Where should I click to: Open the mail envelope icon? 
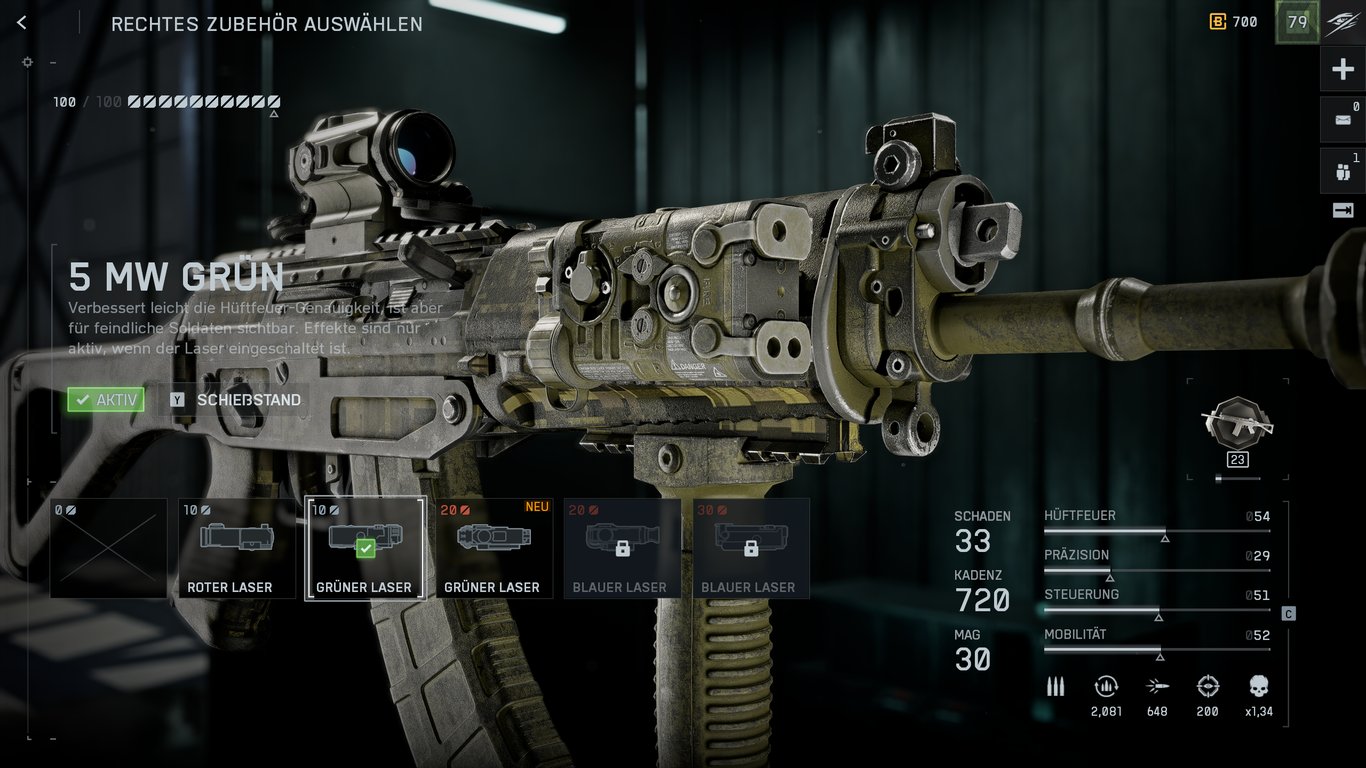point(1342,119)
